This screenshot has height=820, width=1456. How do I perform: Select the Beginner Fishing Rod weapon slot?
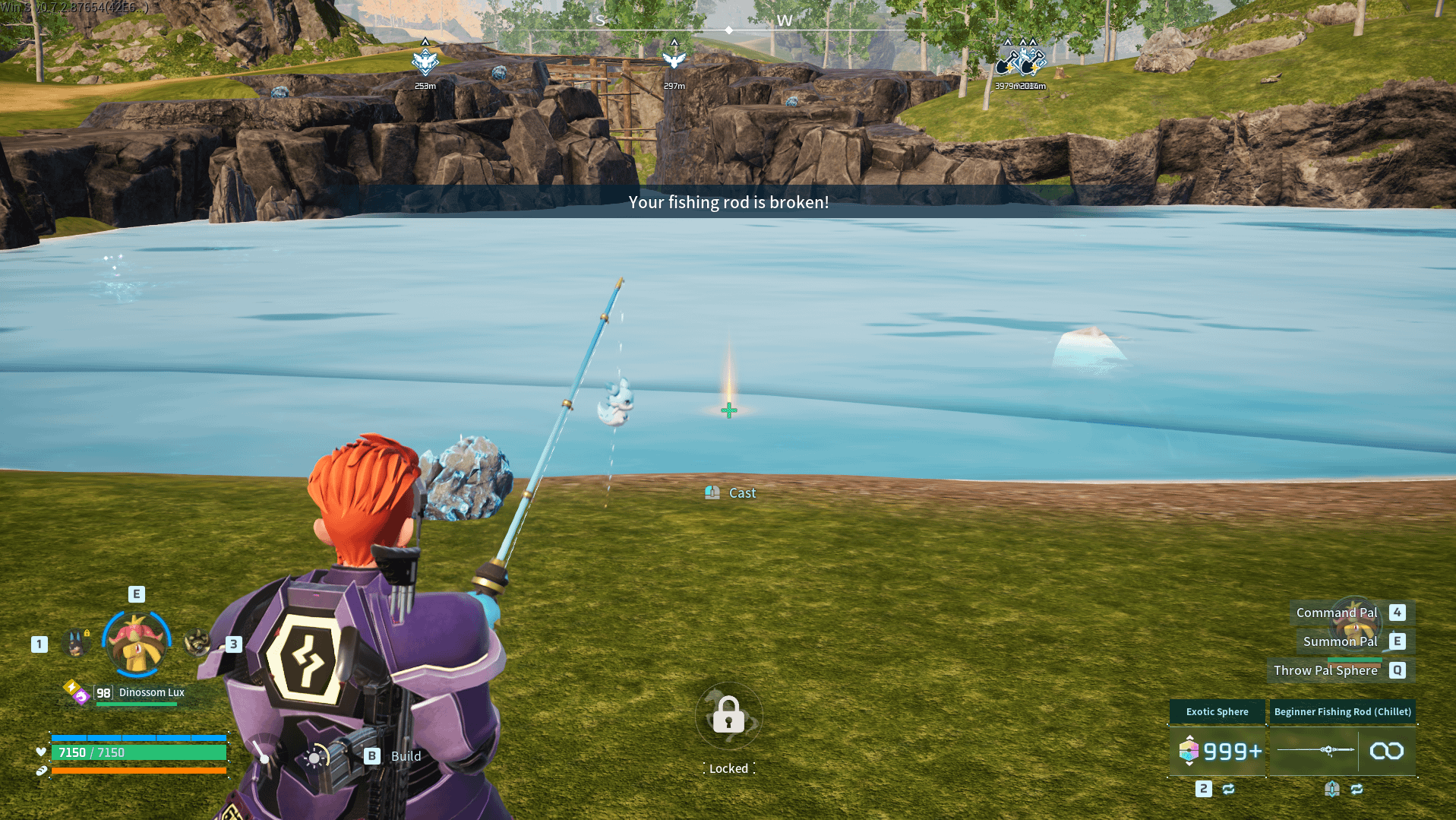pos(1342,751)
